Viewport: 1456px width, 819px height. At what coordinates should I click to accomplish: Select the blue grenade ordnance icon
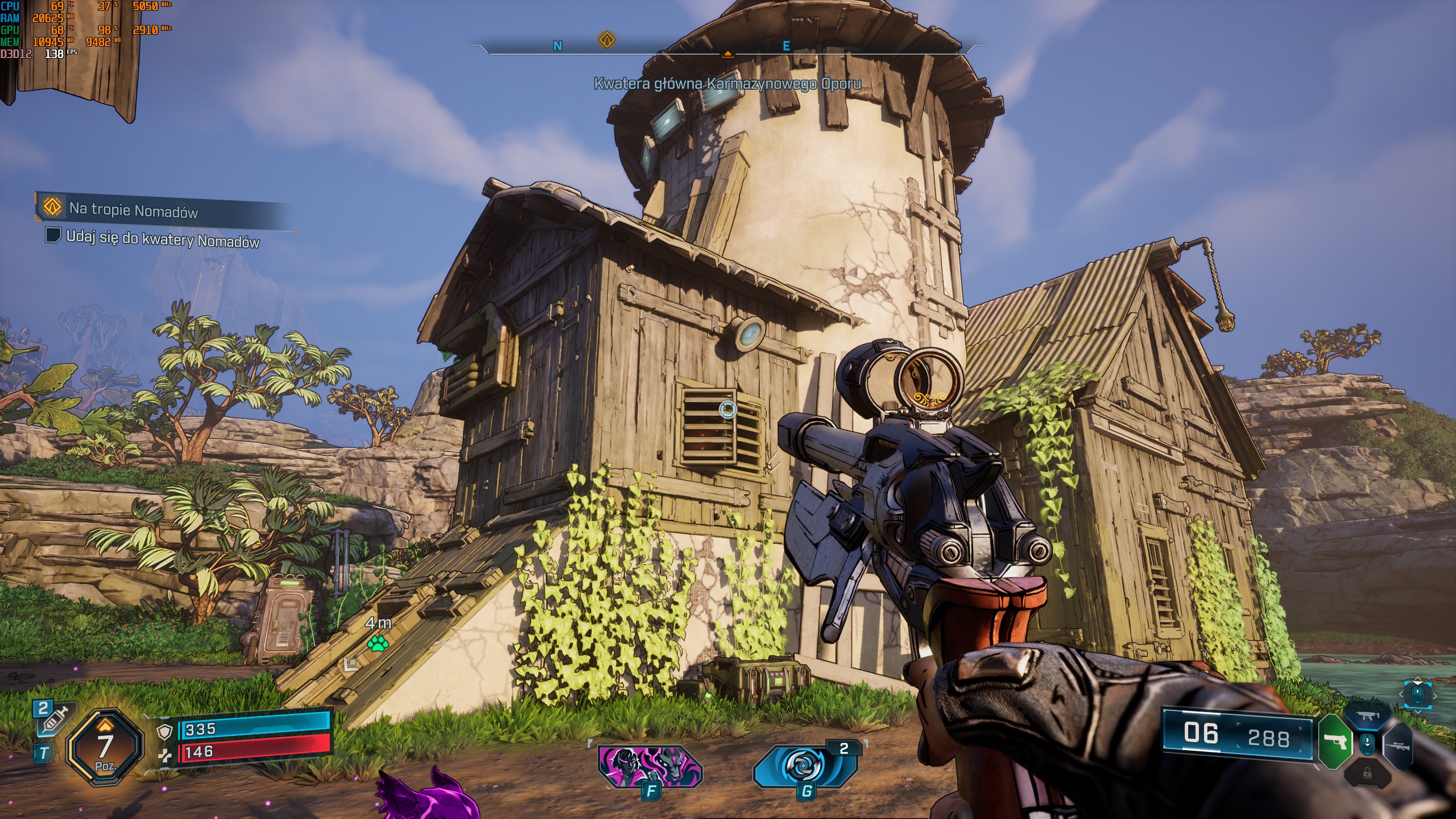805,765
